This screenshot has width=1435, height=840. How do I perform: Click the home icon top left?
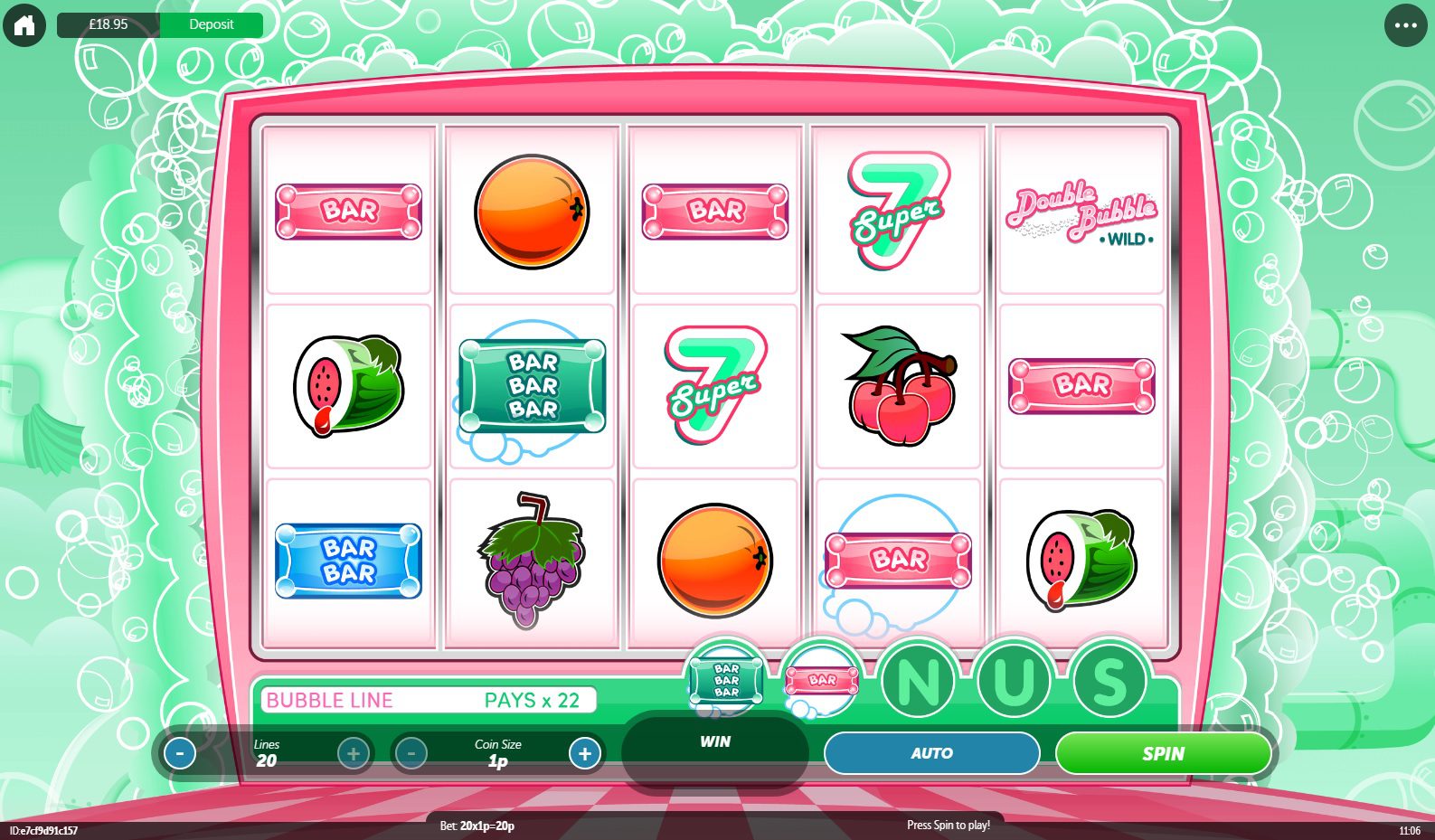(24, 24)
